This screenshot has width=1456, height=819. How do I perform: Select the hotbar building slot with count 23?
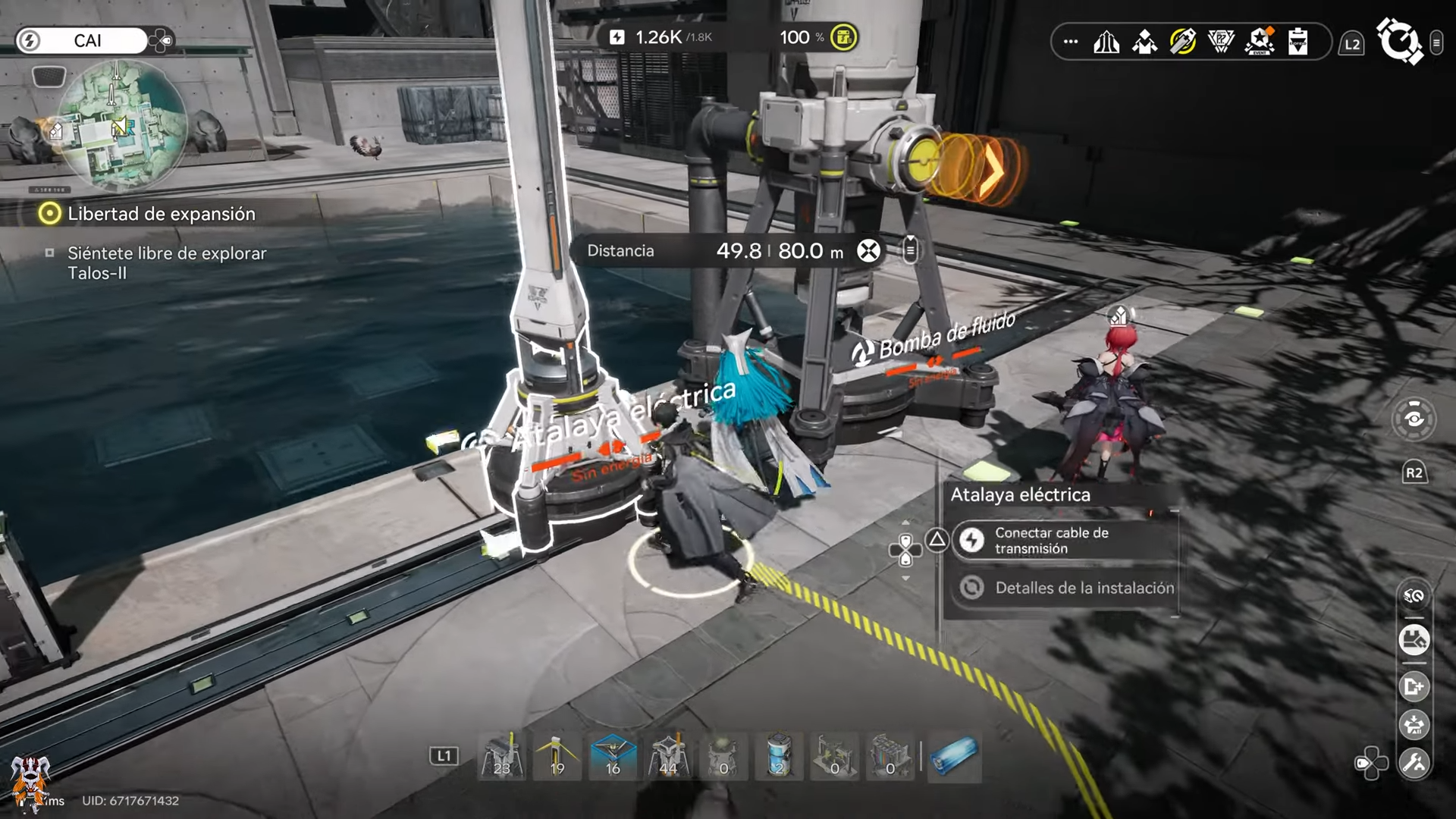point(502,757)
